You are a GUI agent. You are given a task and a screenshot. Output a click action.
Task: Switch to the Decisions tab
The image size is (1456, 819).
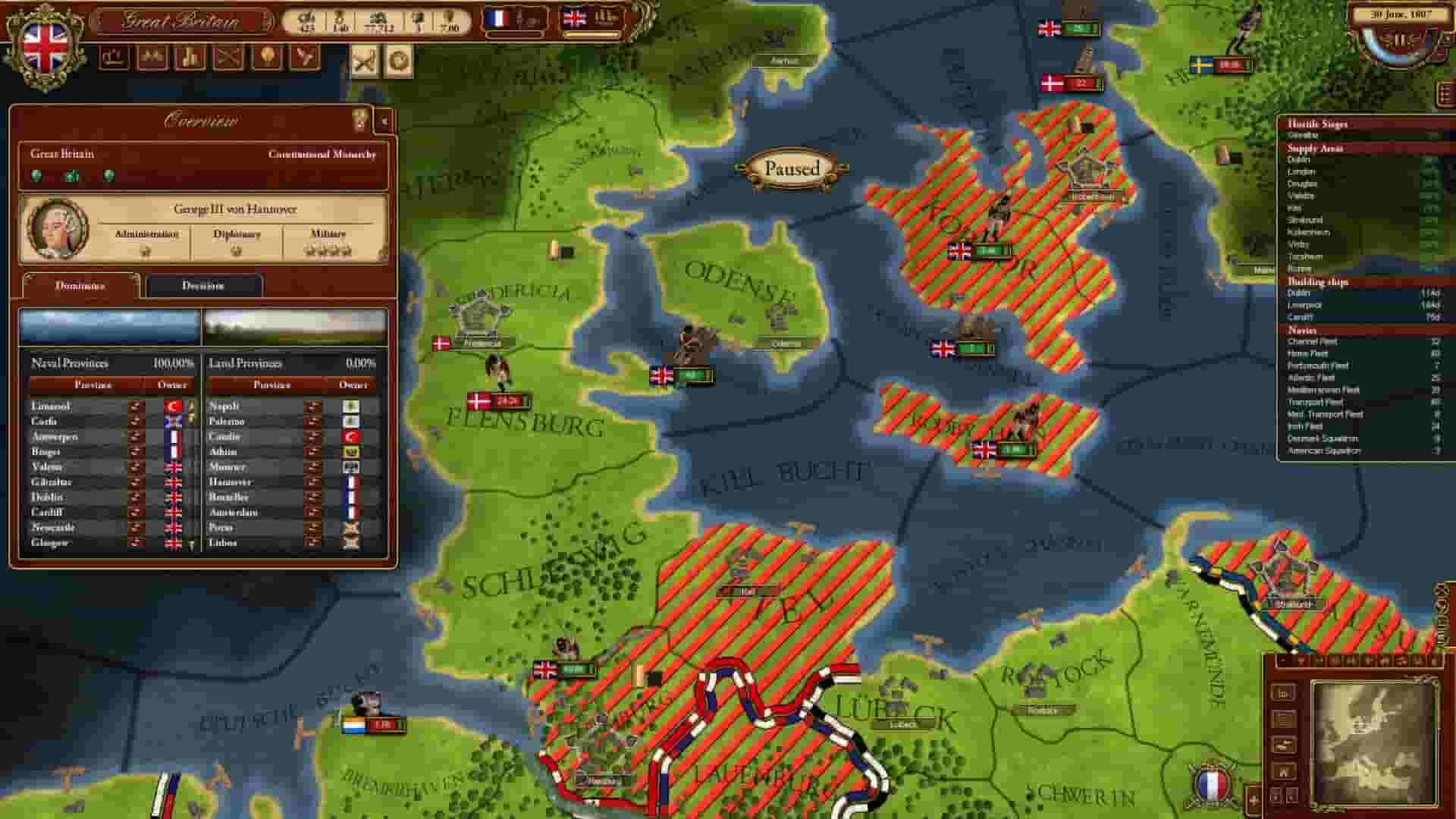203,286
